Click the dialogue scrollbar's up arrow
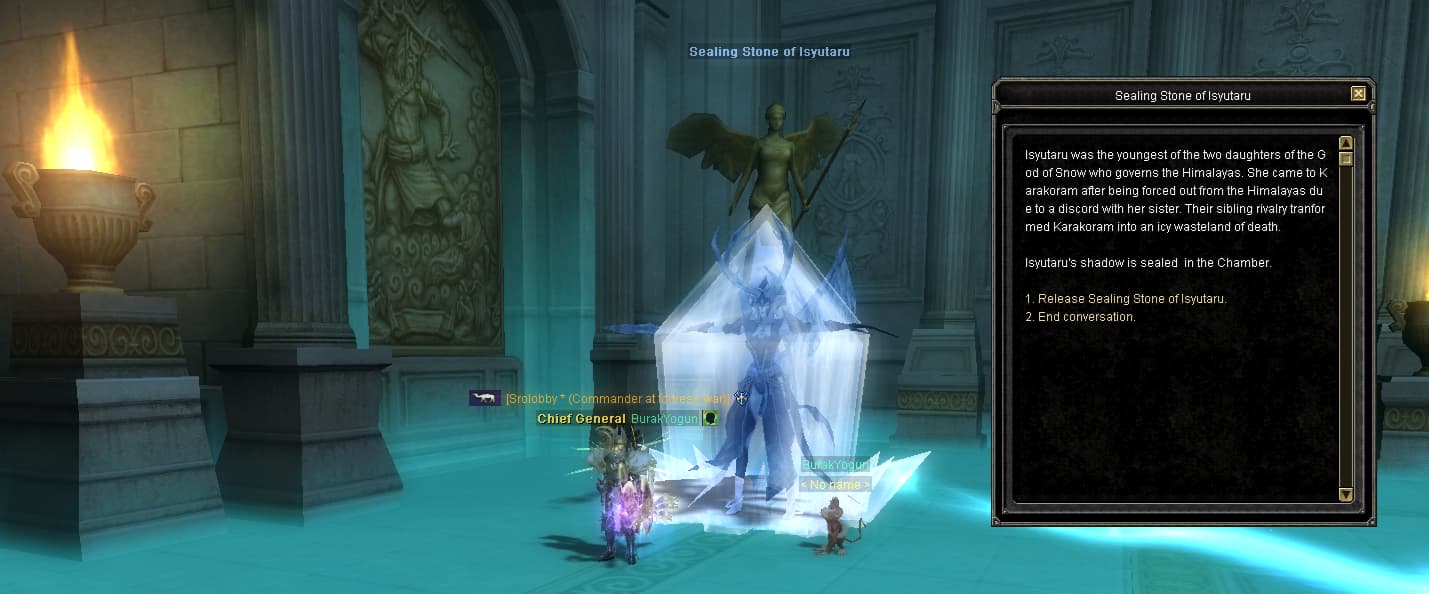Image resolution: width=1429 pixels, height=594 pixels. pos(1345,143)
